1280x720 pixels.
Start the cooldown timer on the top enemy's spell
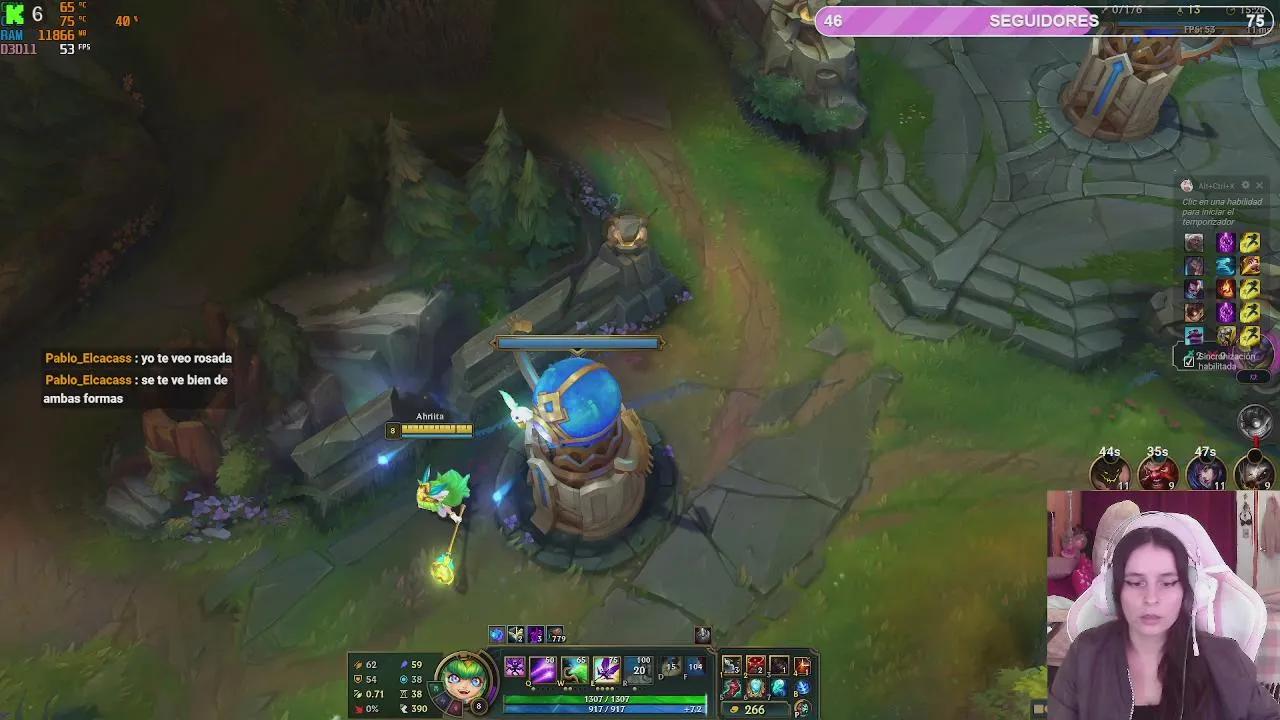pyautogui.click(x=1225, y=243)
